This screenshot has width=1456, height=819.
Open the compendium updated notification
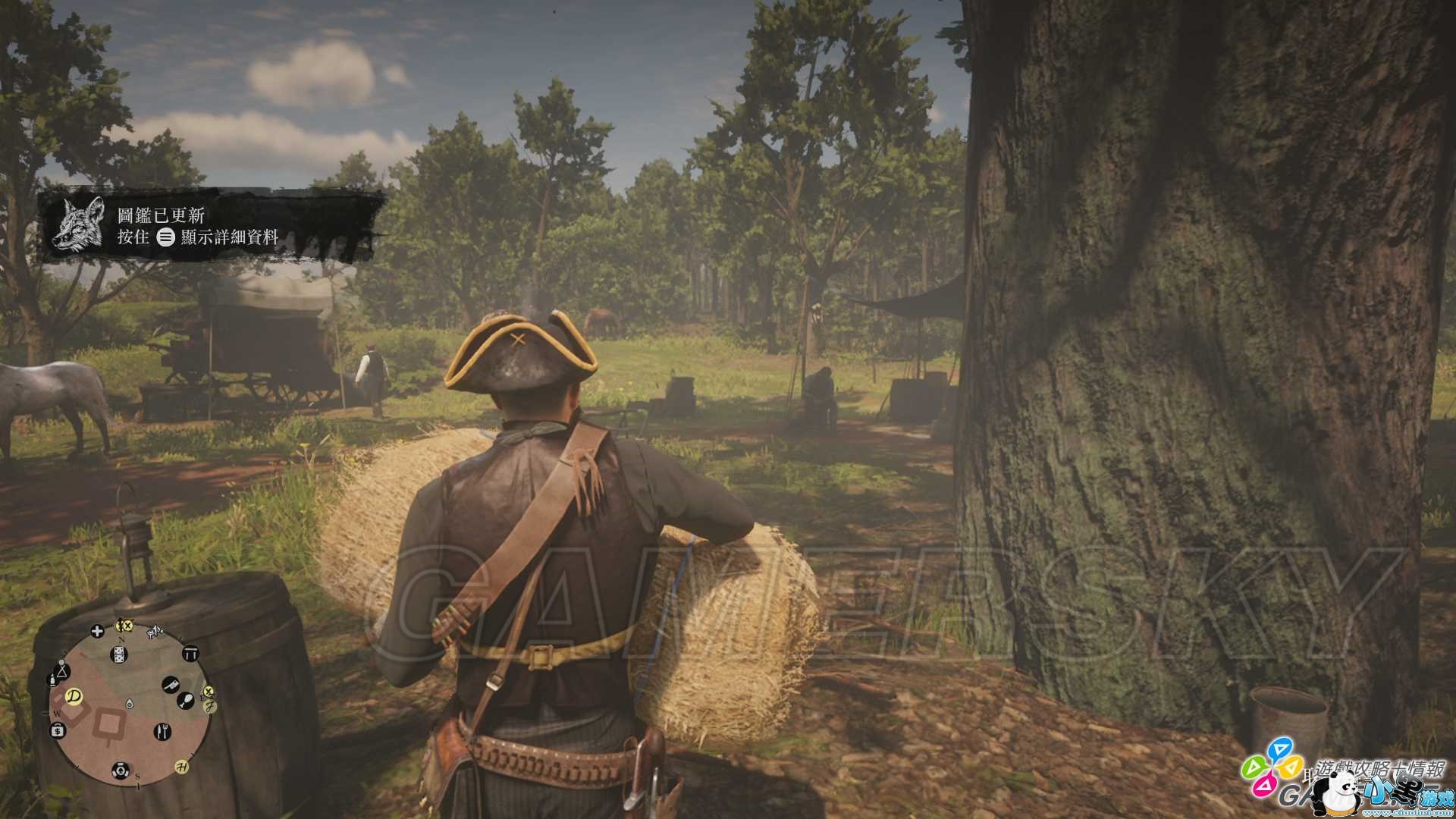click(x=212, y=227)
